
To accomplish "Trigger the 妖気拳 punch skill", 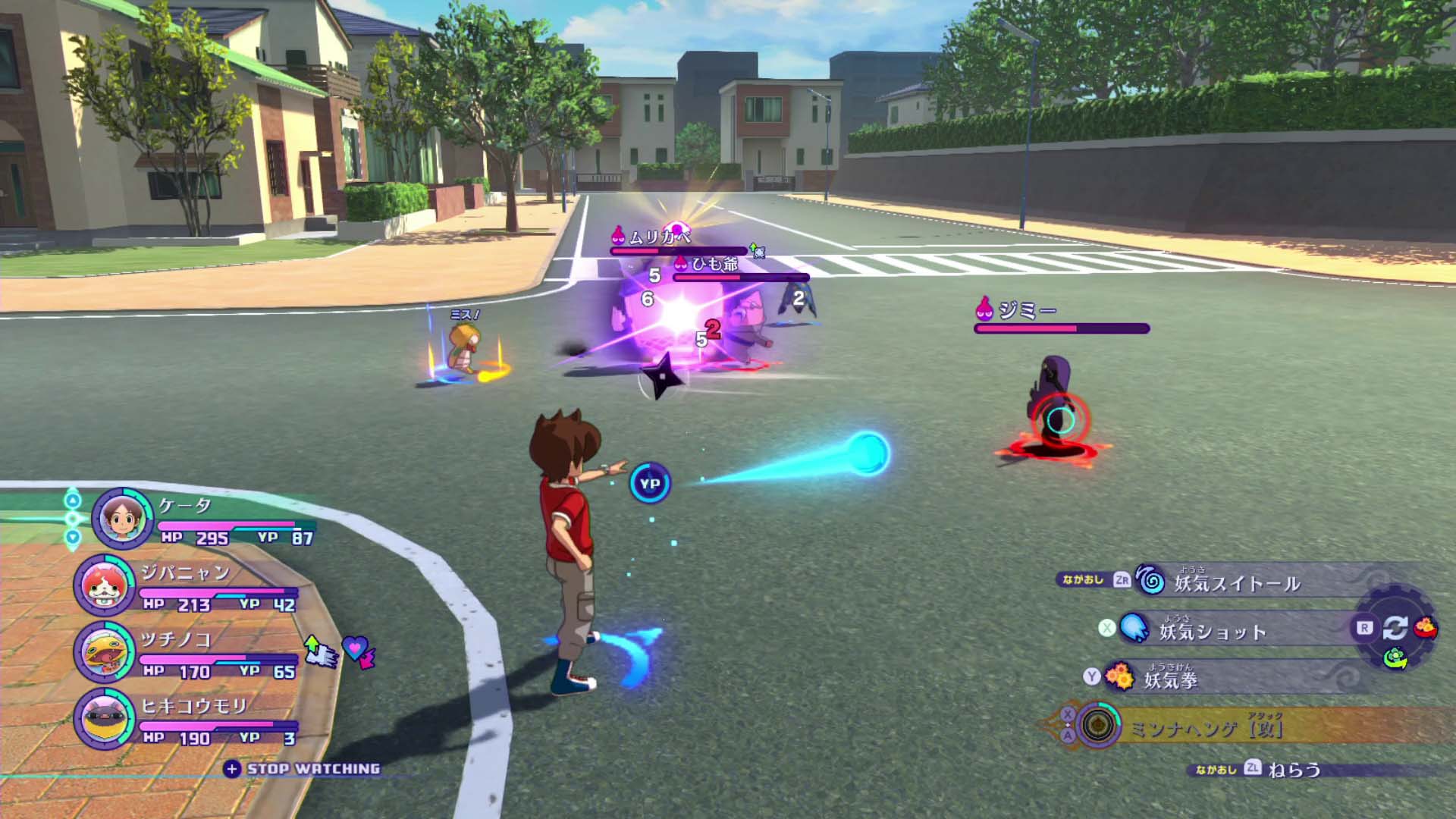I will pos(1170,678).
